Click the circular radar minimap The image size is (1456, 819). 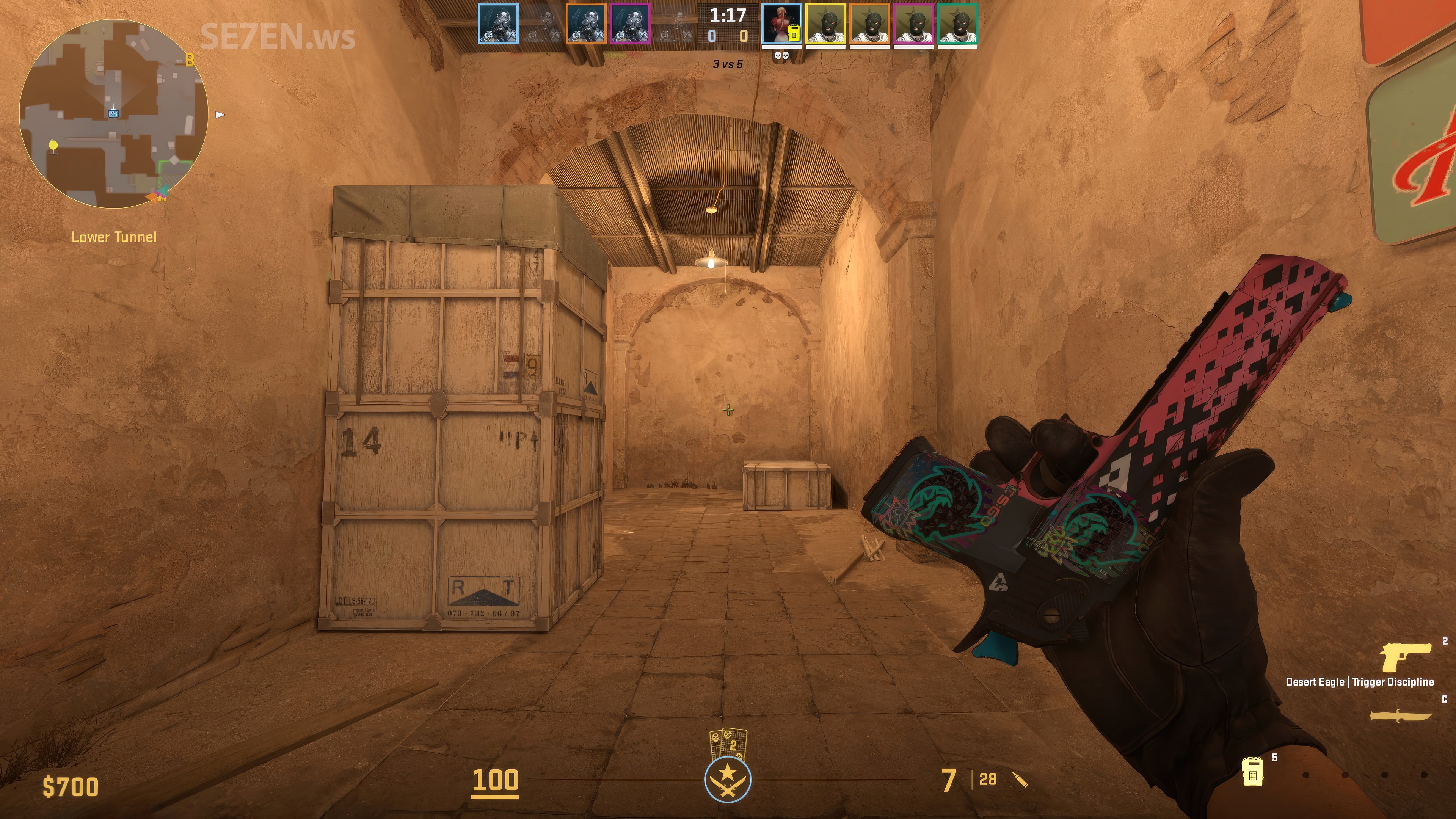tap(114, 114)
